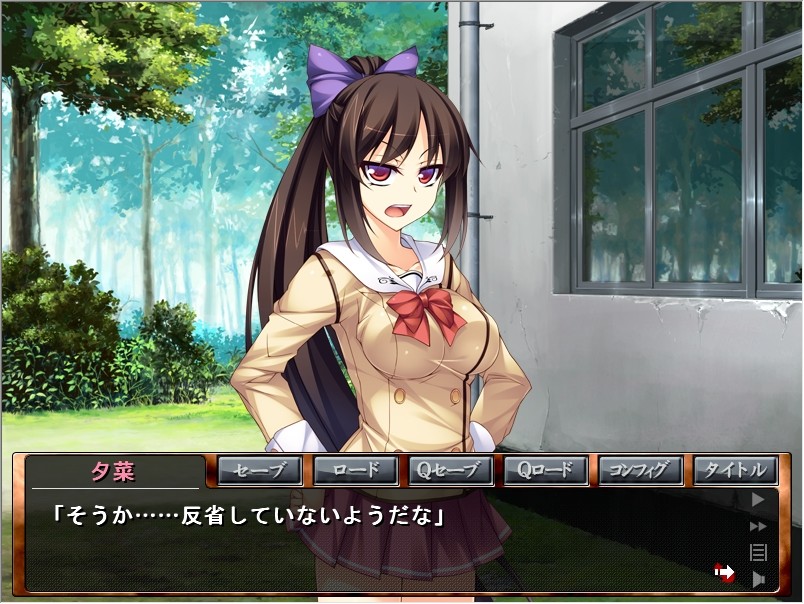Image resolution: width=804 pixels, height=604 pixels.
Task: Return to title via タイトル button
Action: [x=735, y=470]
